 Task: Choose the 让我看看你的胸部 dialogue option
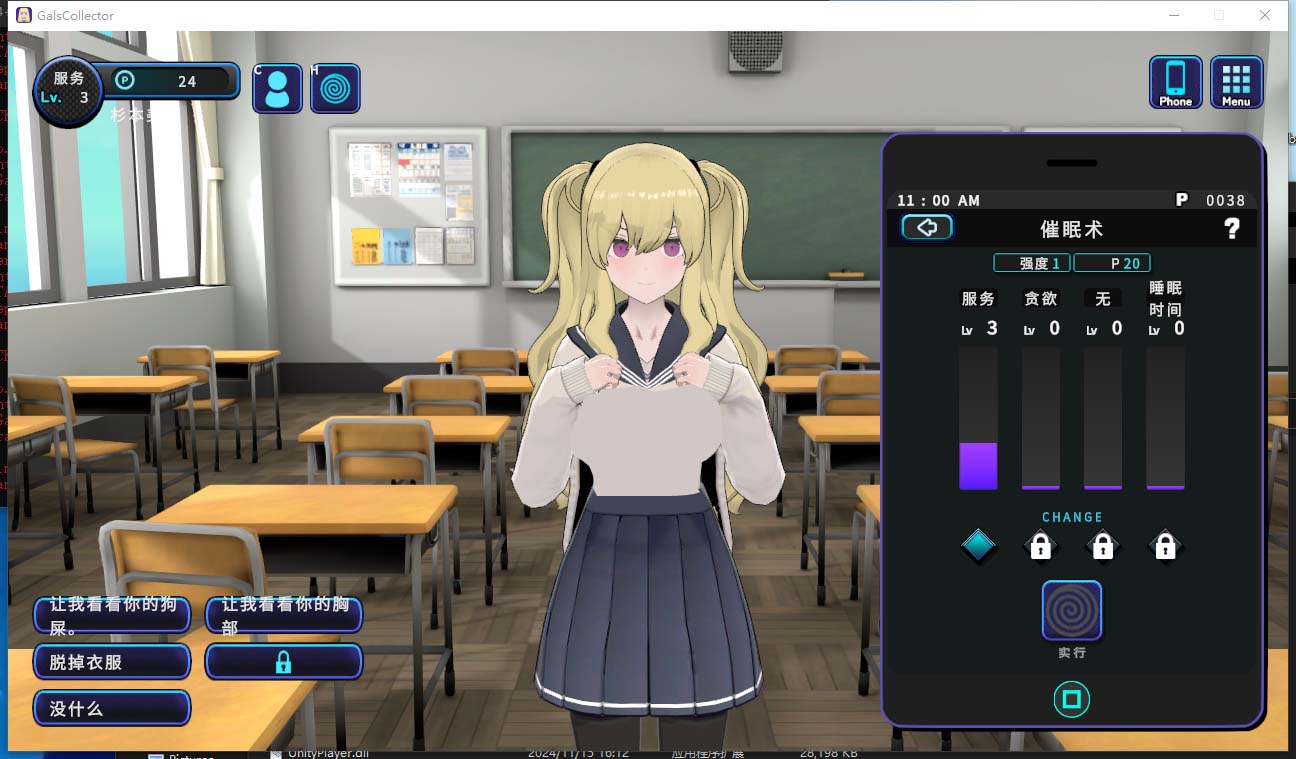click(283, 614)
